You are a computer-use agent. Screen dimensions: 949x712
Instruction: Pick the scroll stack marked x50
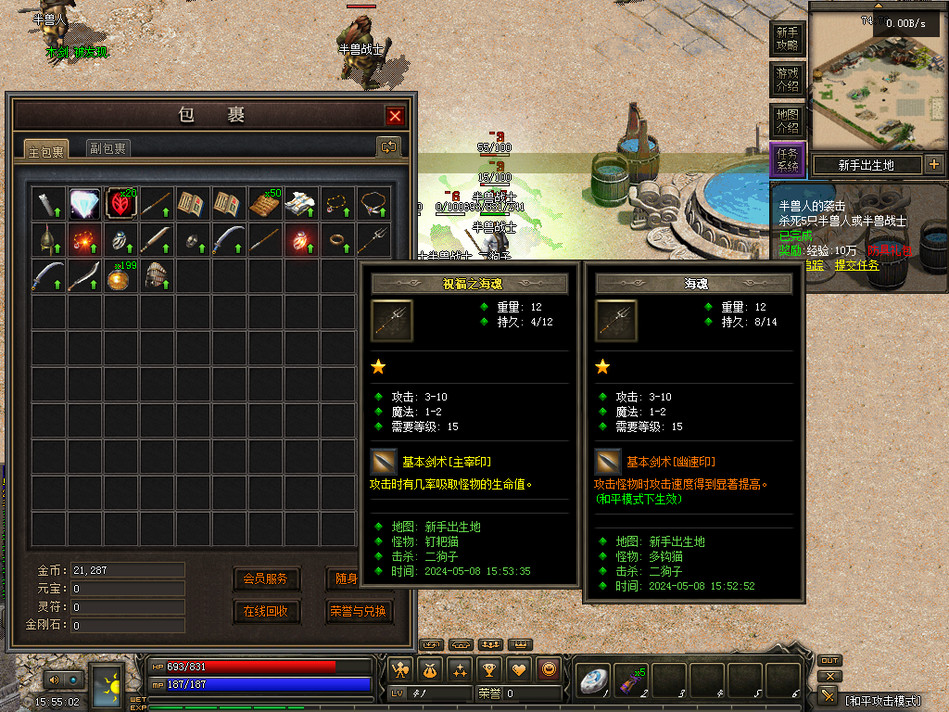tap(264, 204)
